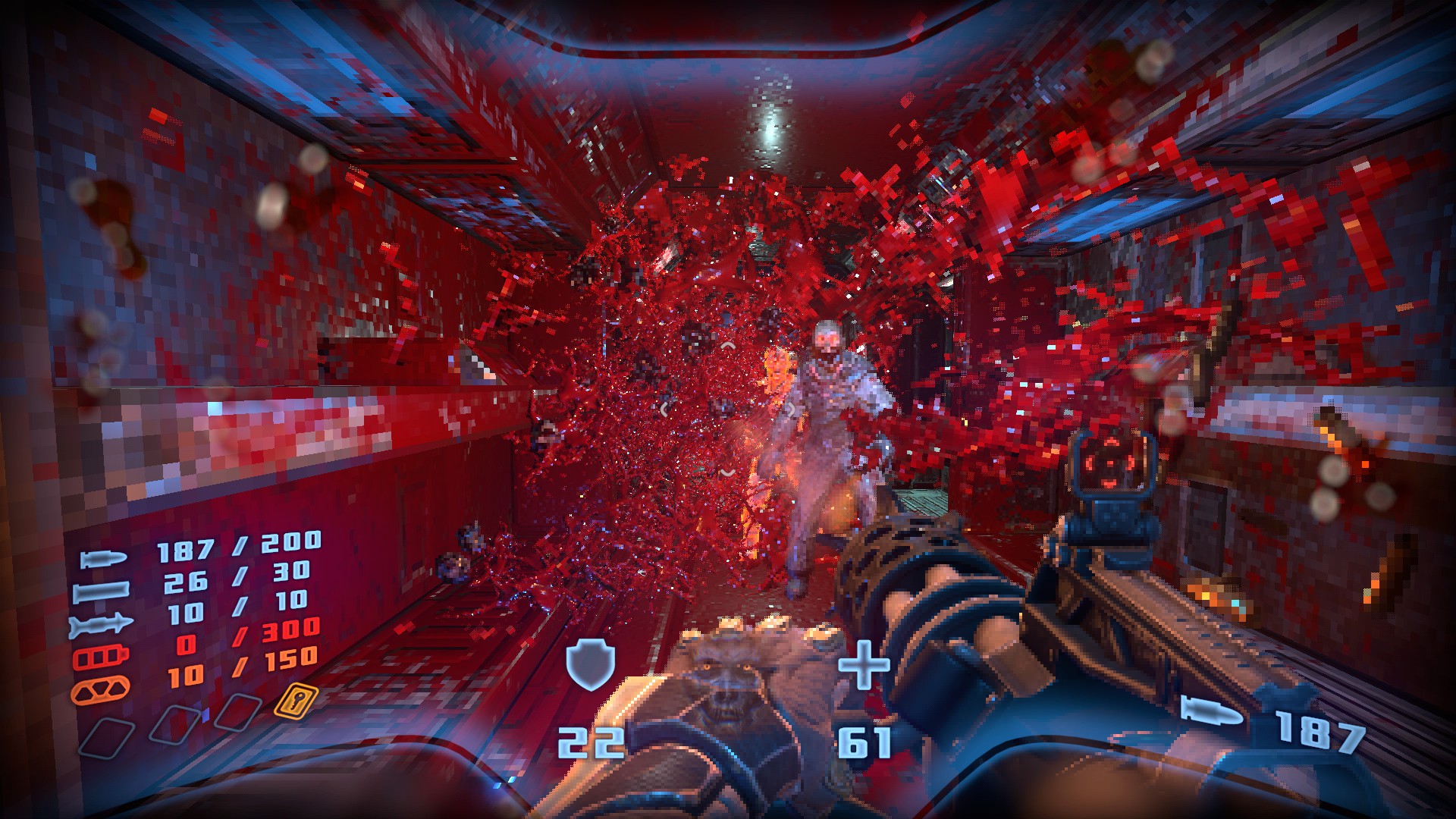Viewport: 1456px width, 819px height.
Task: Select the bullet ammo icon in the ammo list
Action: pyautogui.click(x=104, y=560)
